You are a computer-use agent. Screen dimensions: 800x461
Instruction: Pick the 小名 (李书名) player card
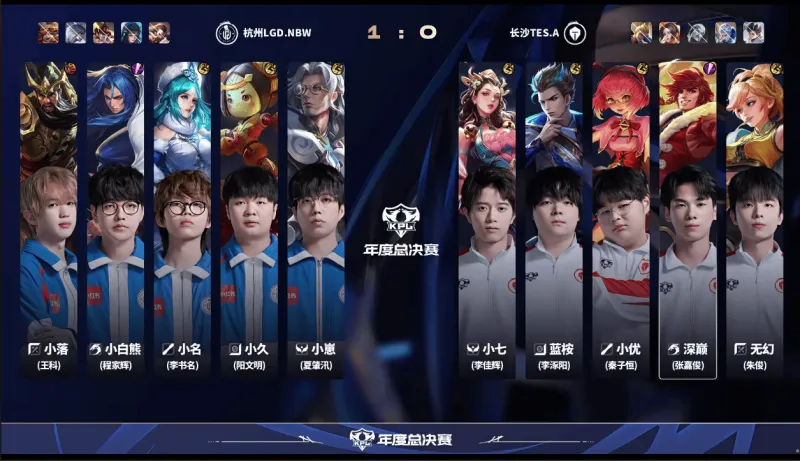[182, 220]
